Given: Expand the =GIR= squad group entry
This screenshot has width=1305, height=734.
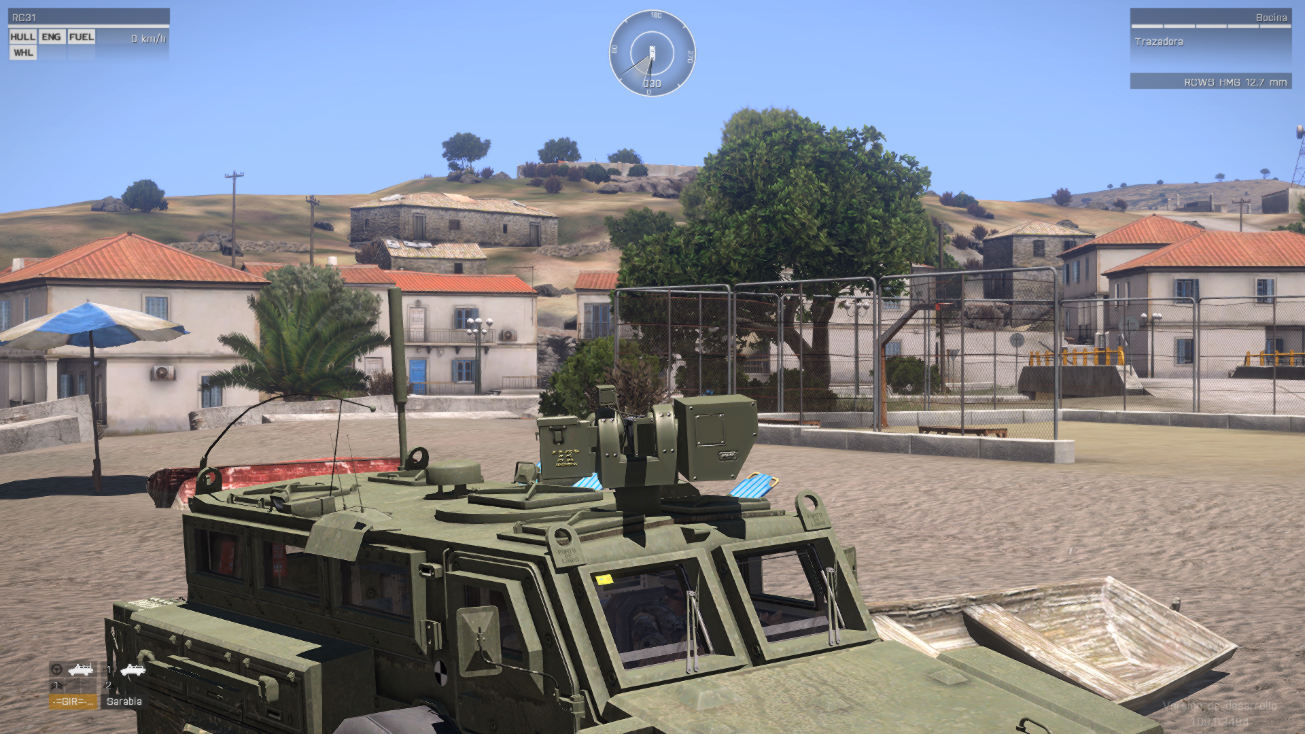Looking at the screenshot, I should point(70,701).
